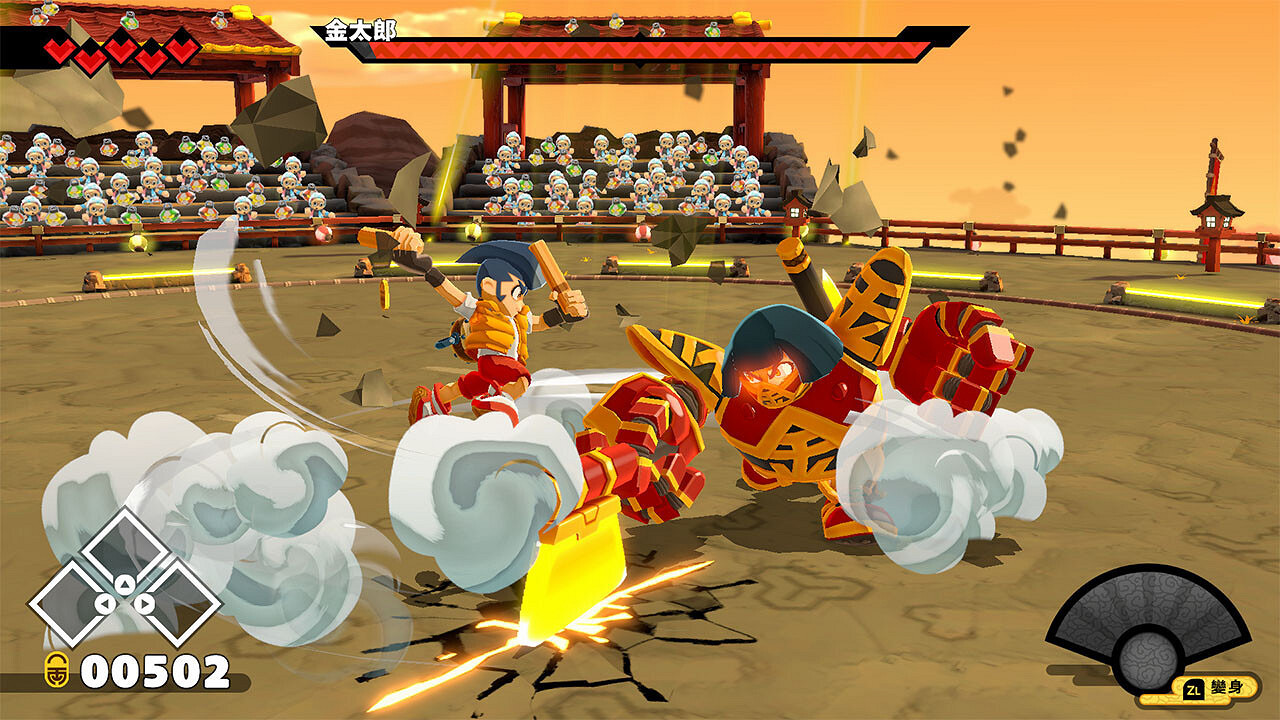Click the gold coin on the pavilion roof
1280x720 pixels.
[241, 12]
